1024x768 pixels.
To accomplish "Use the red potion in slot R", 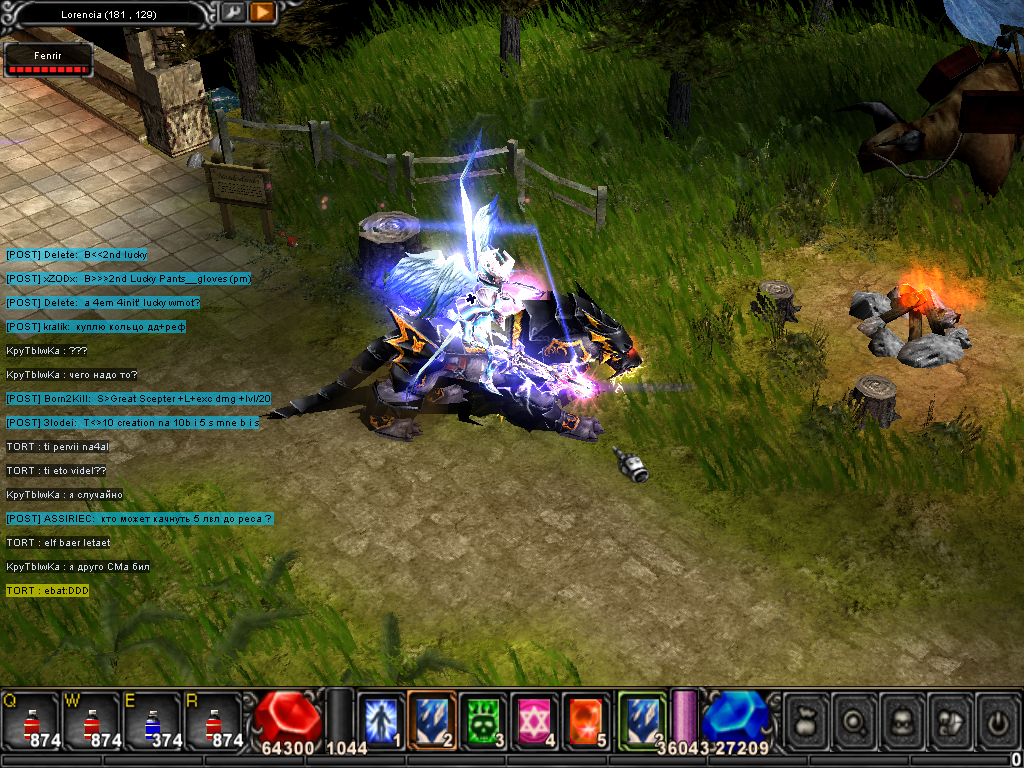I will (212, 721).
